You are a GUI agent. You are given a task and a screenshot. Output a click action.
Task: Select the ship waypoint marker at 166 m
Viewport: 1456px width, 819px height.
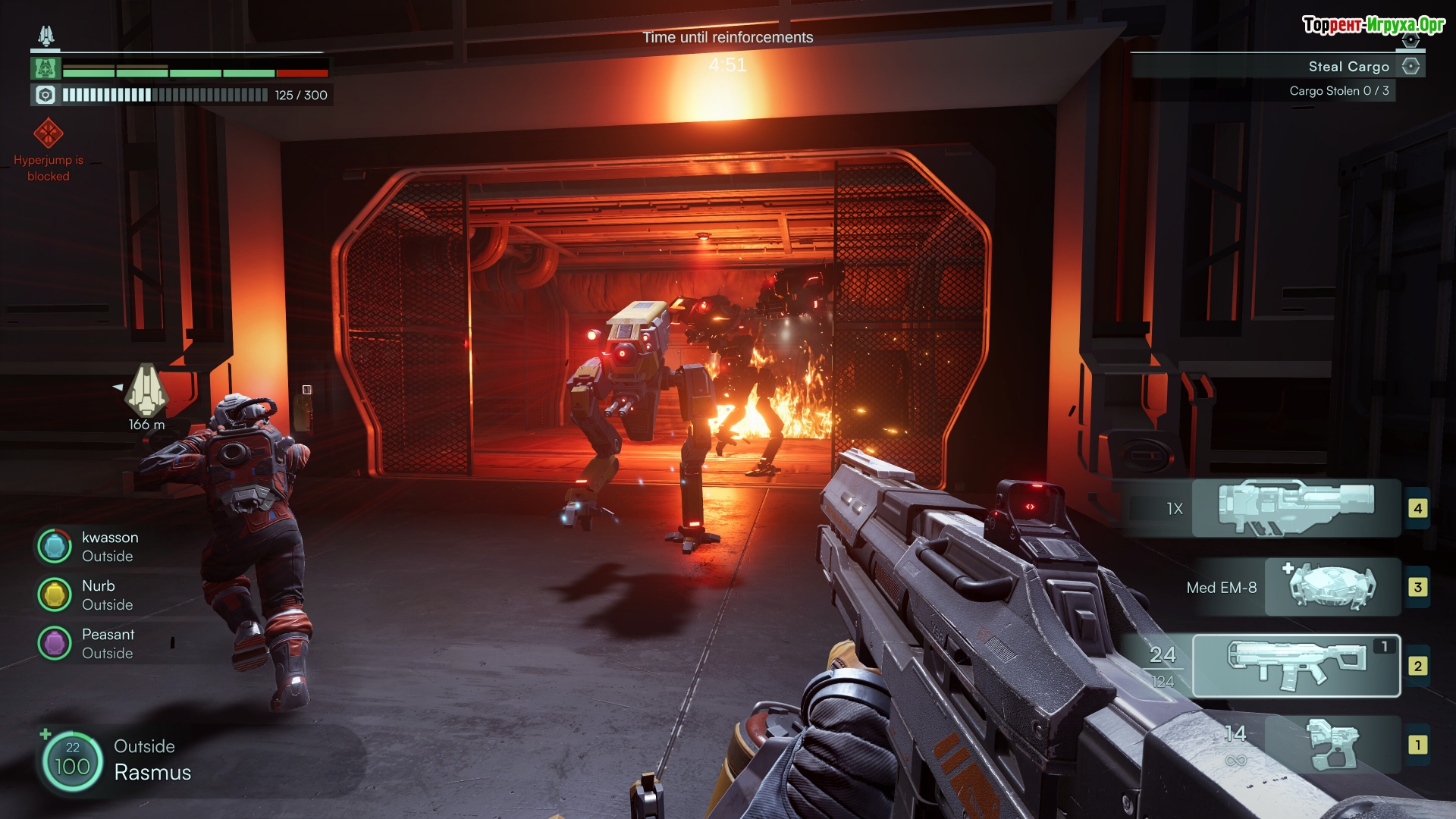point(146,391)
